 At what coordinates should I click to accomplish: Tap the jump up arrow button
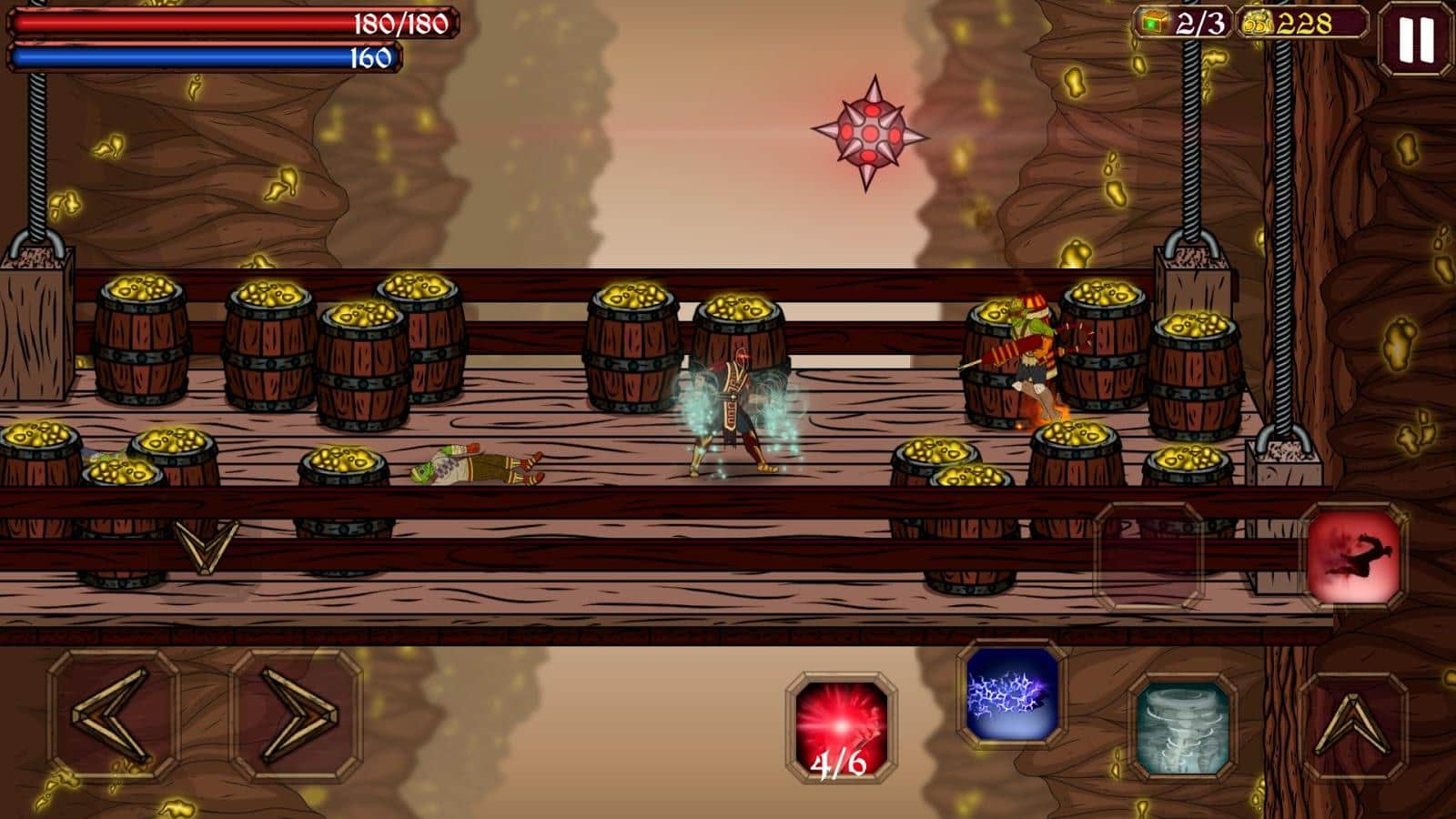tap(1353, 725)
